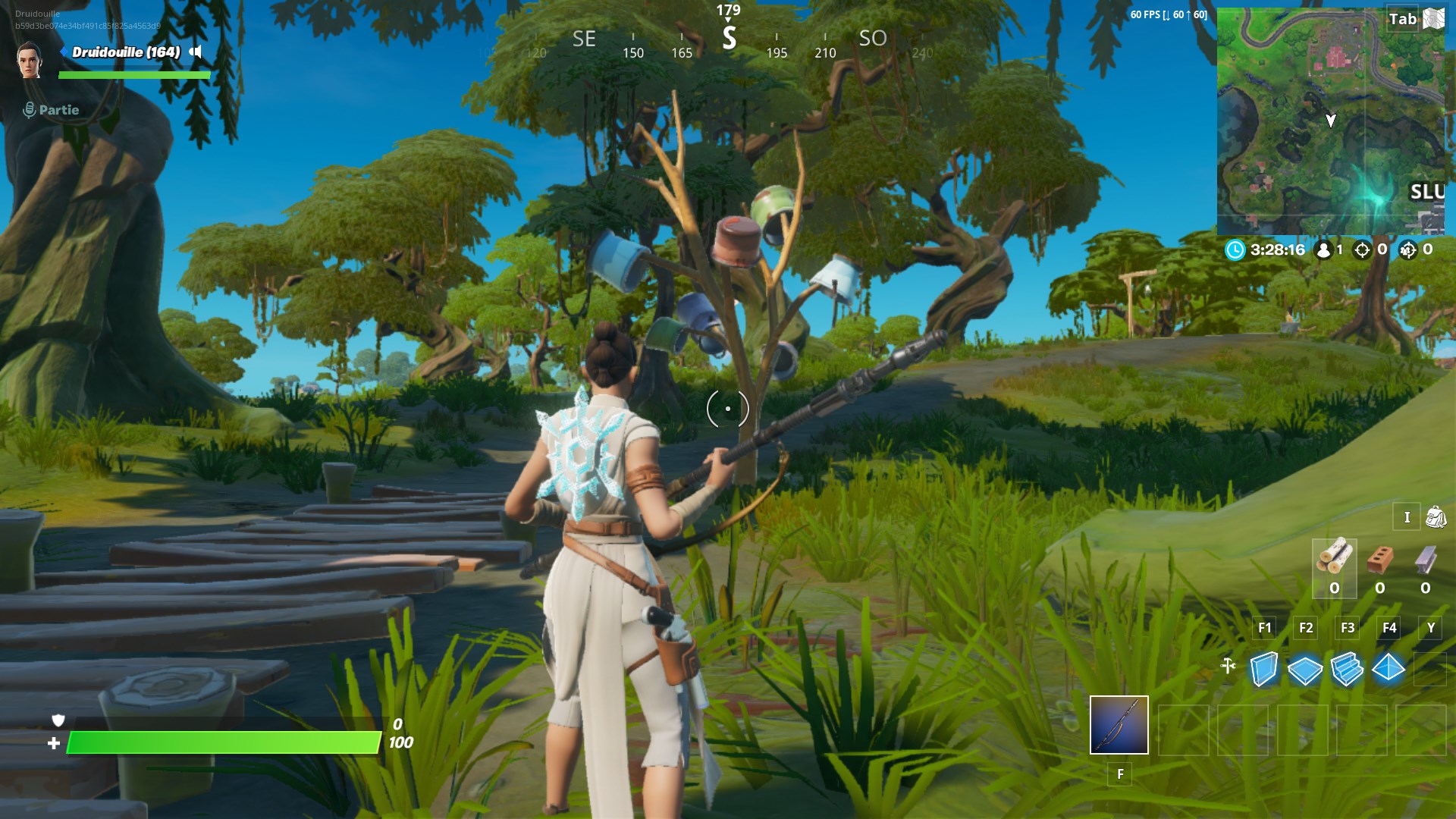
Task: Select the harvesting staff hotbar slot
Action: (1119, 725)
